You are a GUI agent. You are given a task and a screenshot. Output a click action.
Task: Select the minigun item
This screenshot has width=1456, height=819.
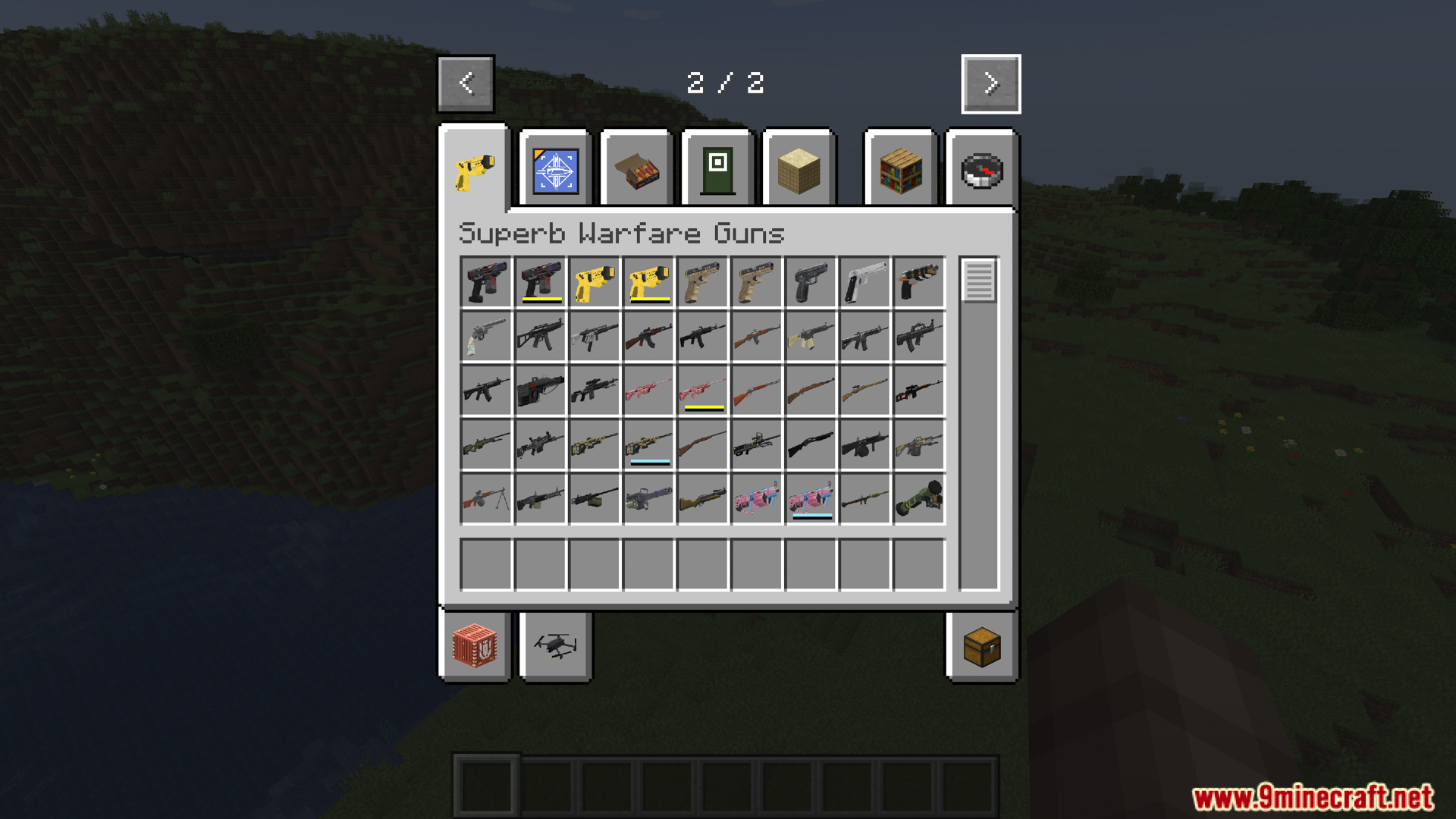tap(648, 499)
